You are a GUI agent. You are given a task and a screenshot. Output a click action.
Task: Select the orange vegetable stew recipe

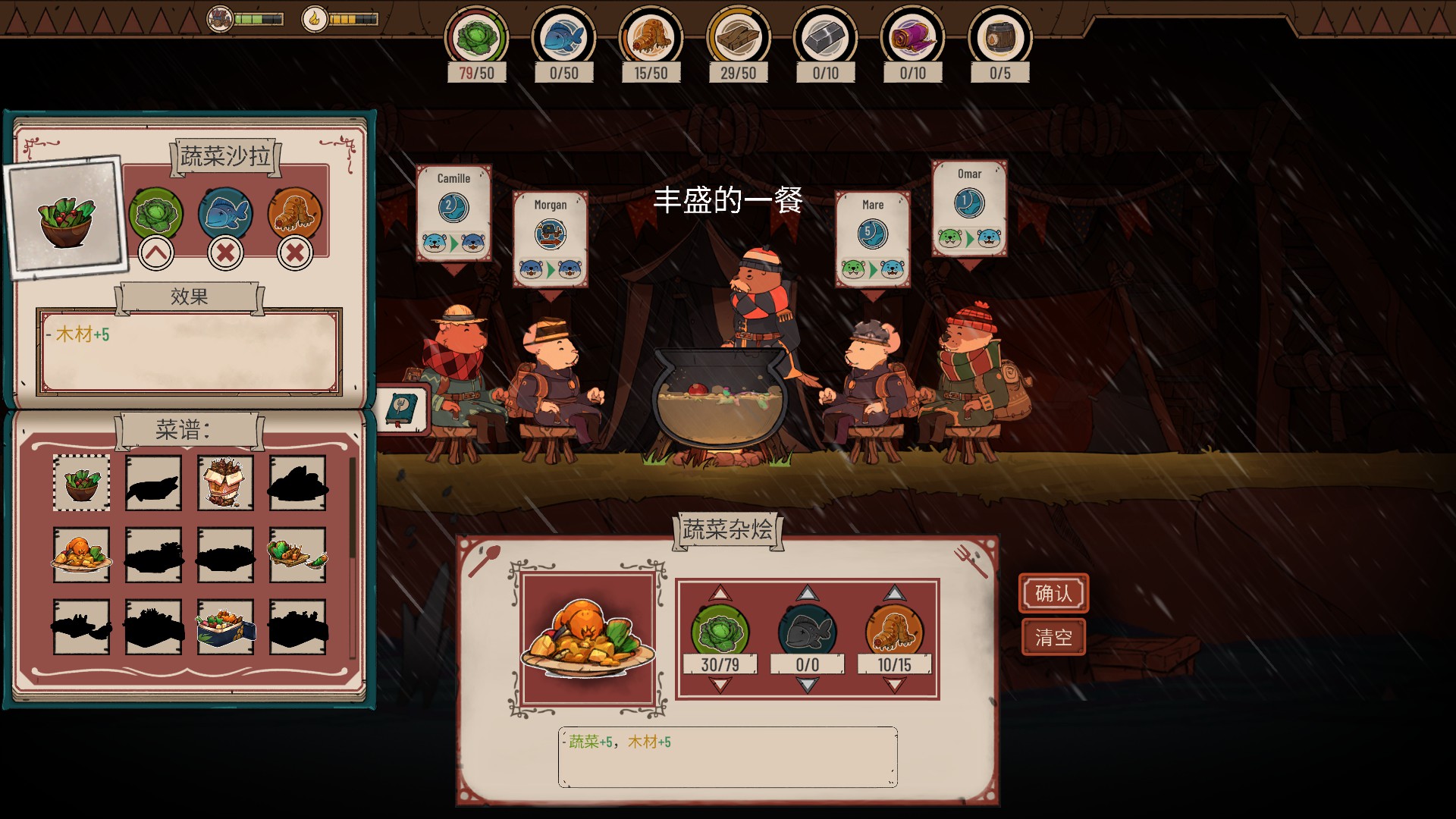coord(81,554)
